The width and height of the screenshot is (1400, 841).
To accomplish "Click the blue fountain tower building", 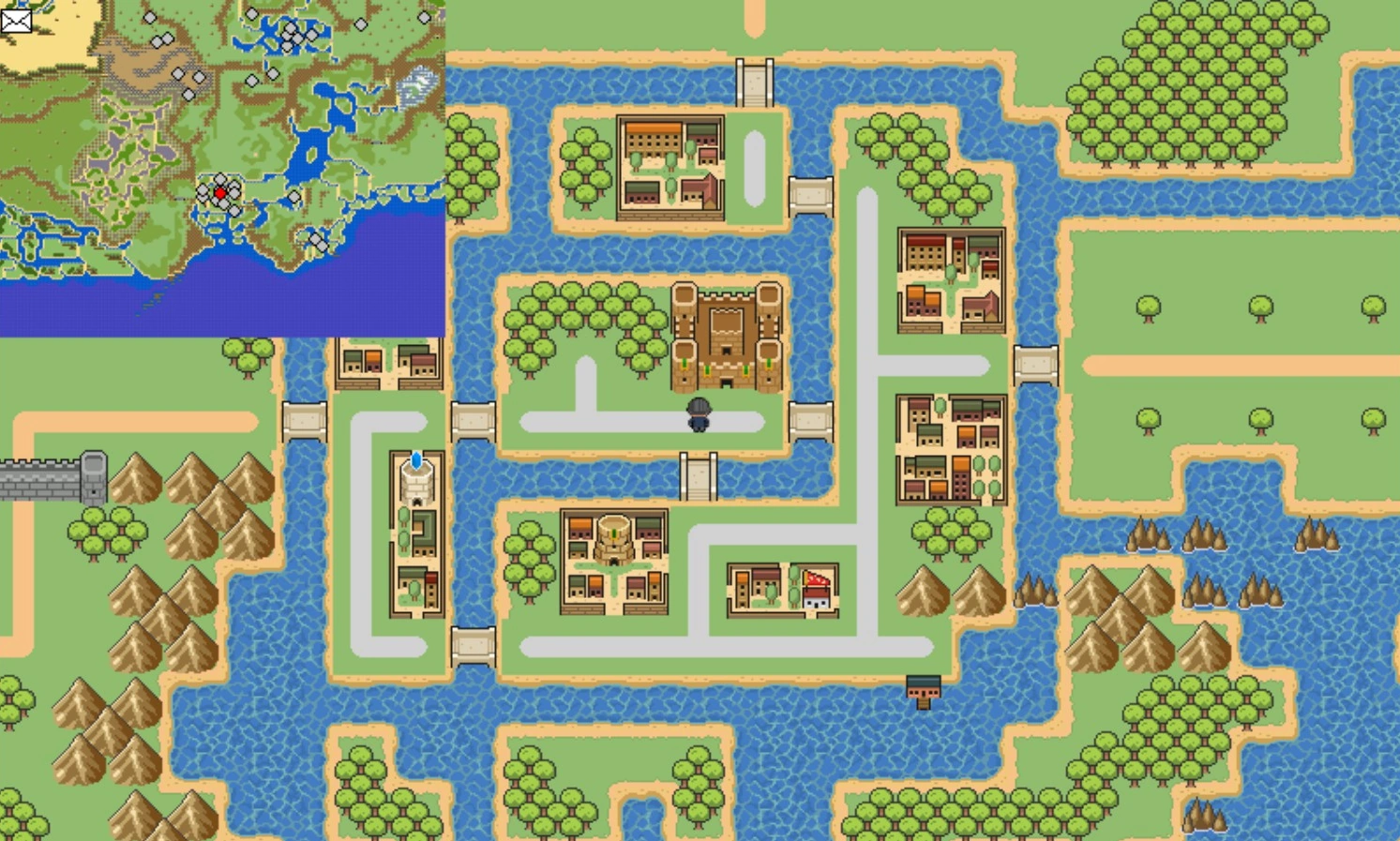I will (415, 478).
